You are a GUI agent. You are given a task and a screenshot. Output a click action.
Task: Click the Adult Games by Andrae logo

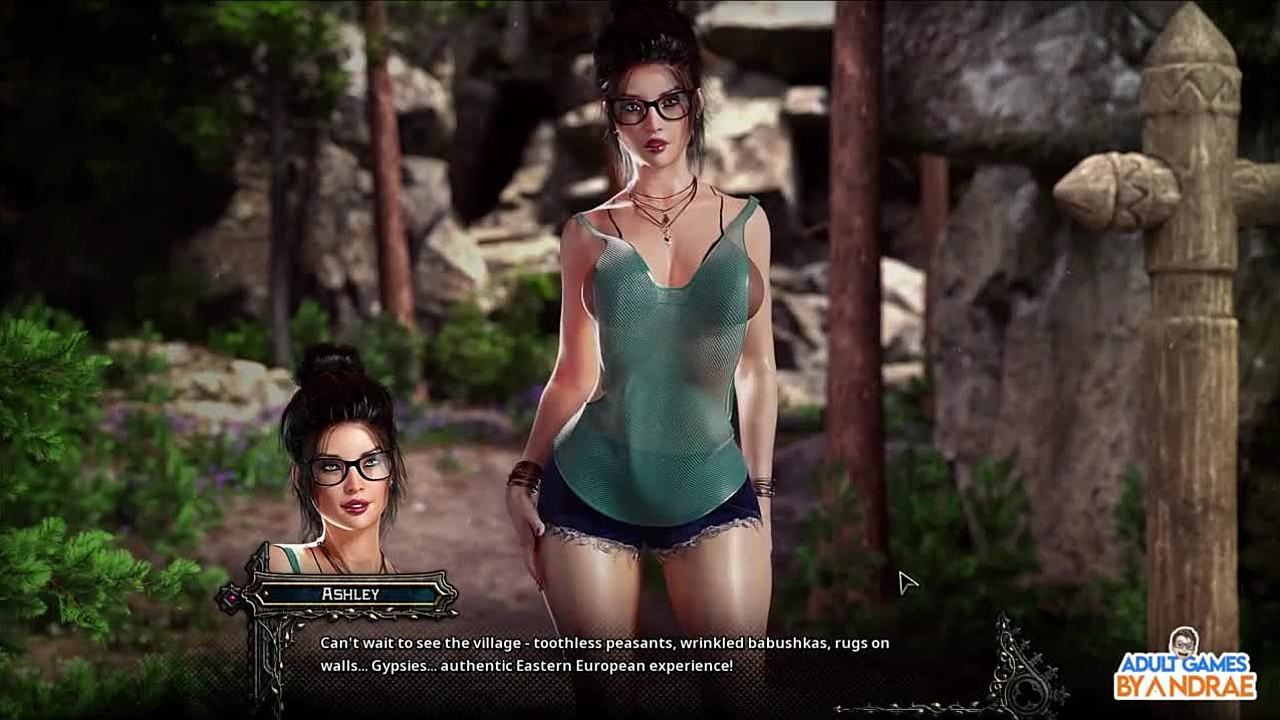pyautogui.click(x=1185, y=667)
